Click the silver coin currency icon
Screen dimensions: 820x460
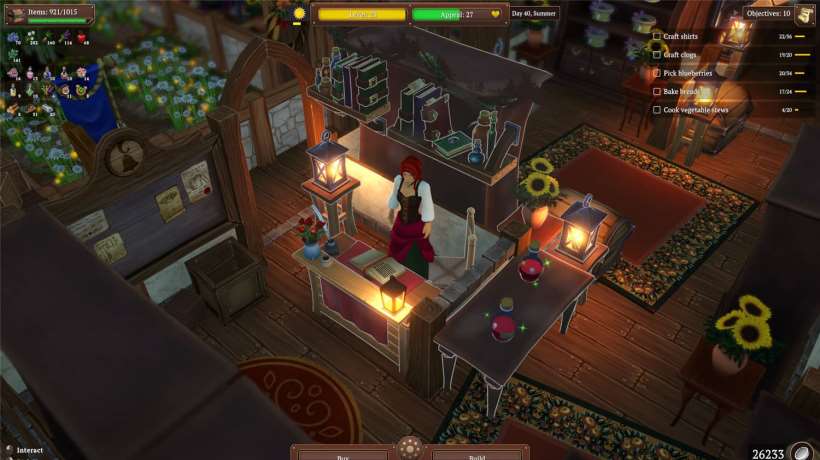pos(801,453)
